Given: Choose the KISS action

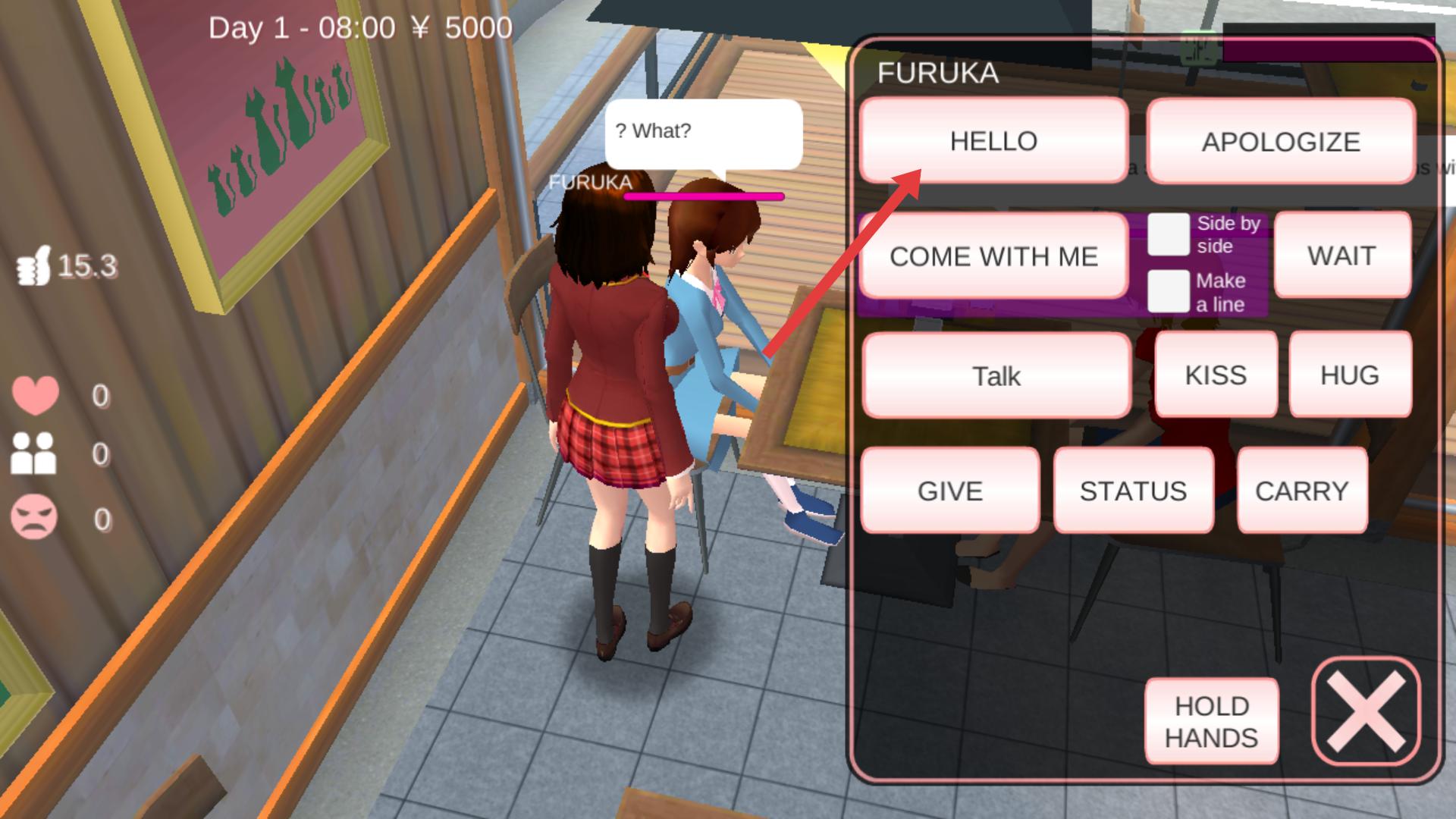Looking at the screenshot, I should [1216, 375].
